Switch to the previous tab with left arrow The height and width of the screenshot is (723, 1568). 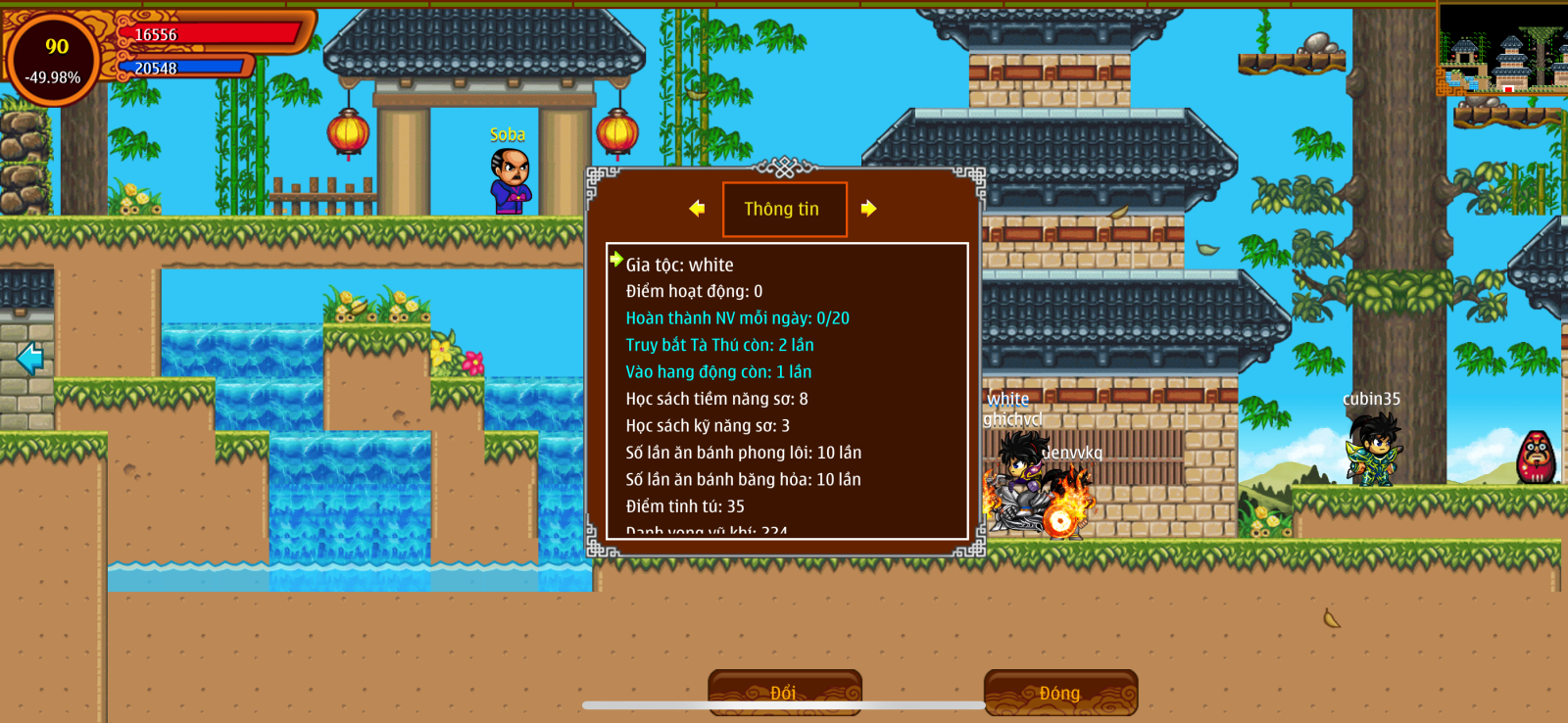pyautogui.click(x=697, y=209)
